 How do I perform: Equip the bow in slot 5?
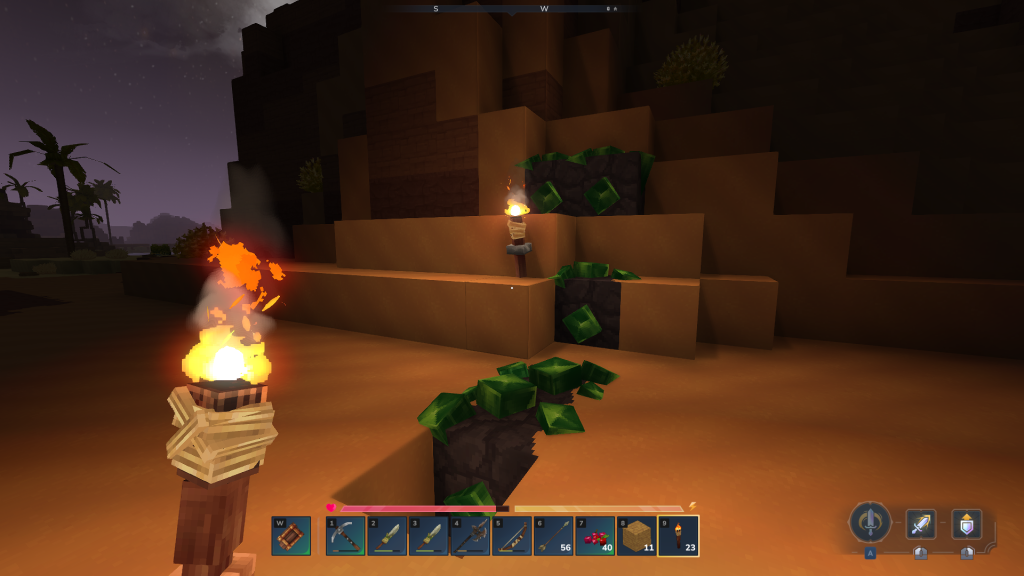click(511, 536)
